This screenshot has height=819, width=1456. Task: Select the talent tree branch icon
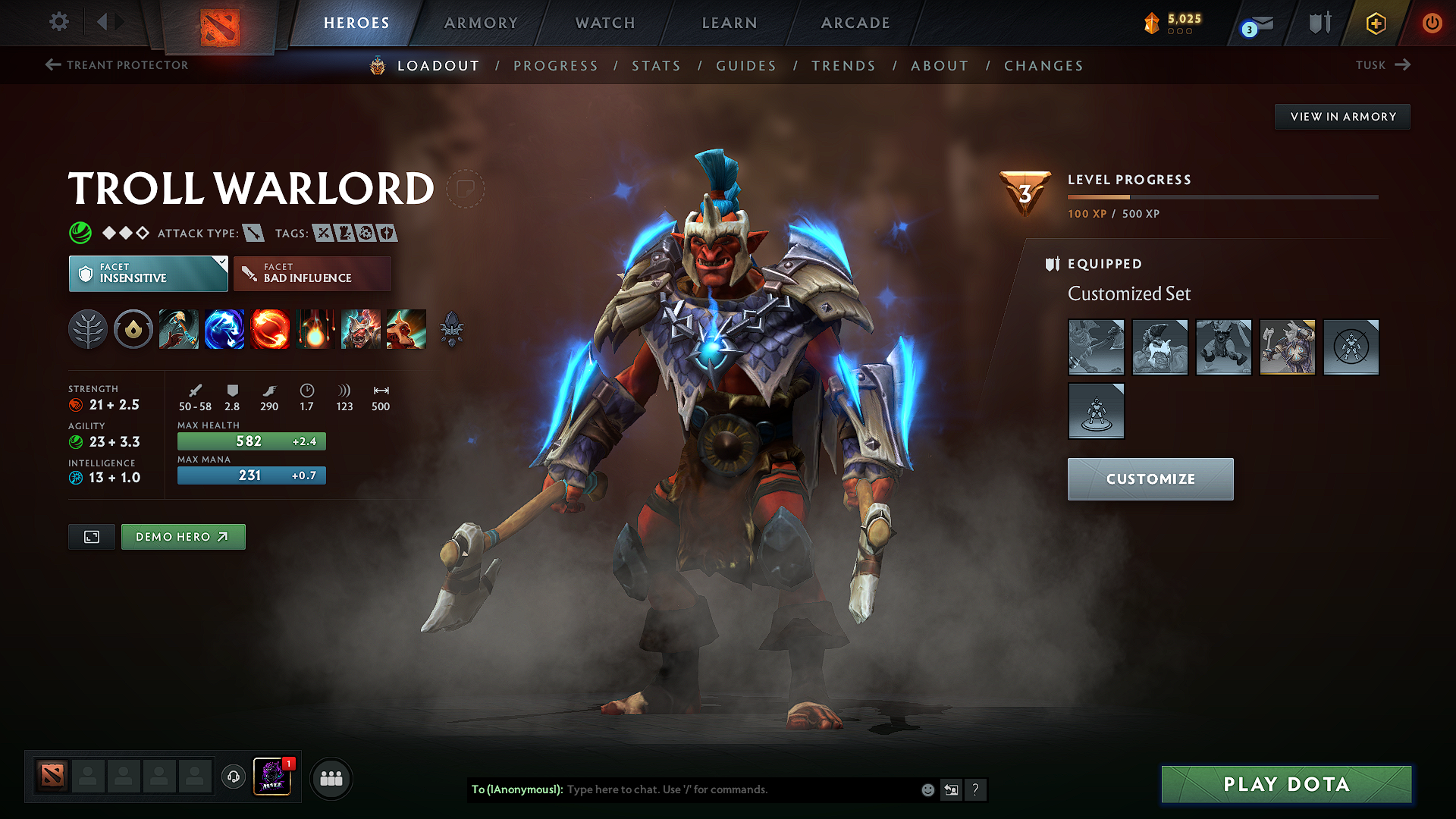tap(87, 329)
